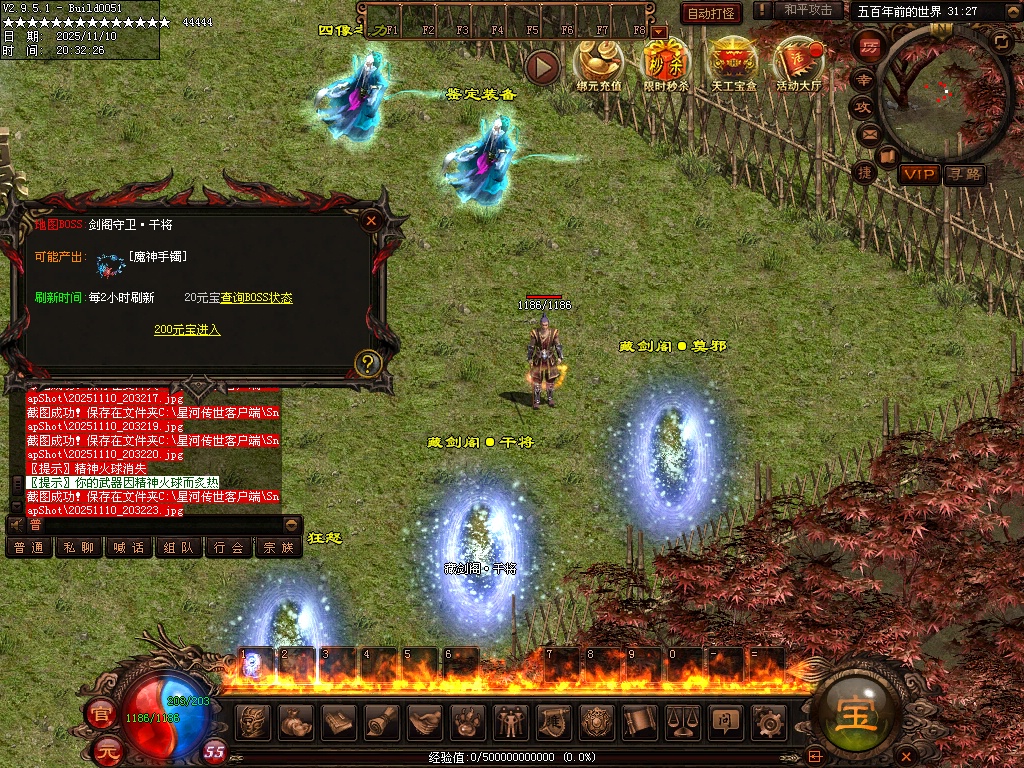1024x768 pixels.
Task: Use the skill in hotbar slot 1
Action: [256, 663]
